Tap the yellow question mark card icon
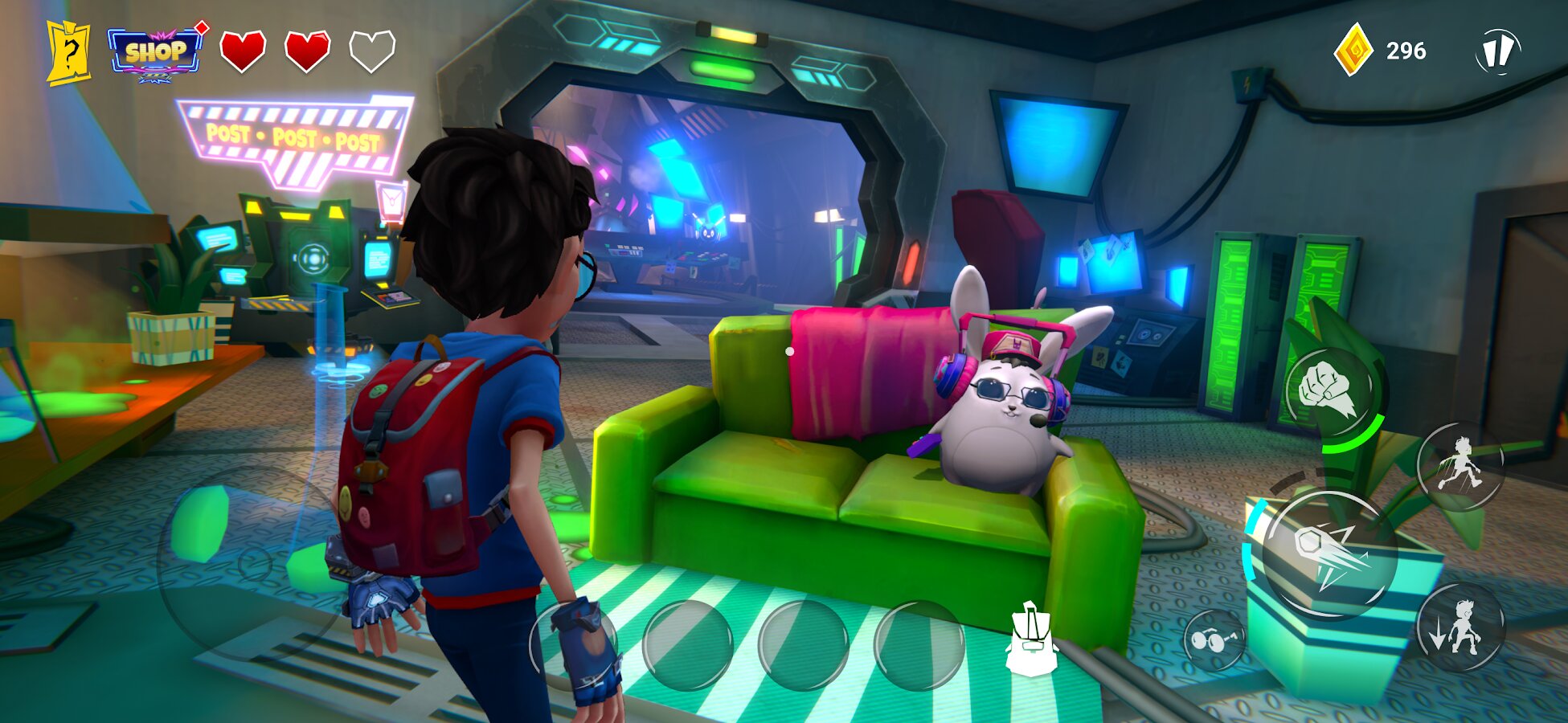The image size is (1568, 723). (x=68, y=53)
